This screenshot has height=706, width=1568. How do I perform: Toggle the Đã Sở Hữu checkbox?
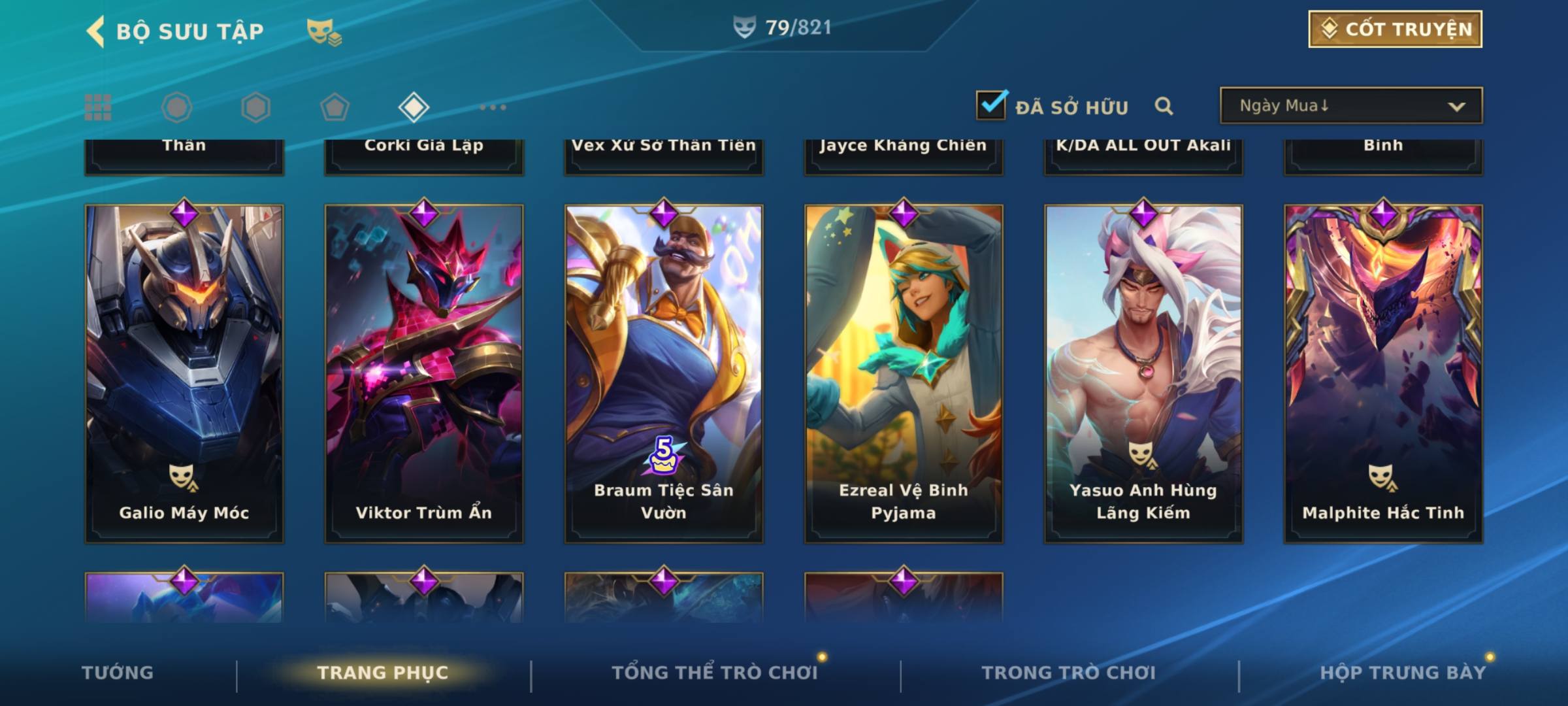(991, 105)
